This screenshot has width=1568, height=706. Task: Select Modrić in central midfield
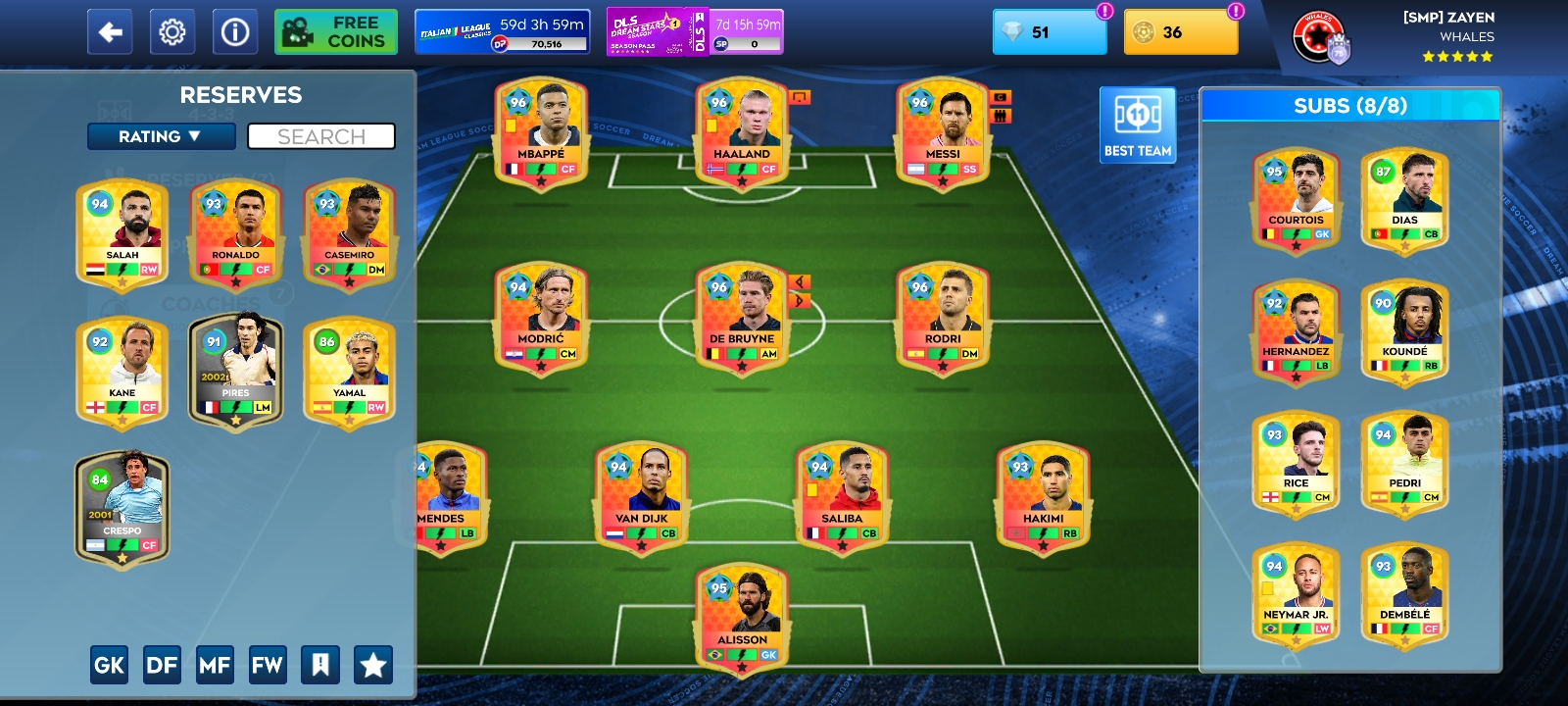(x=543, y=319)
